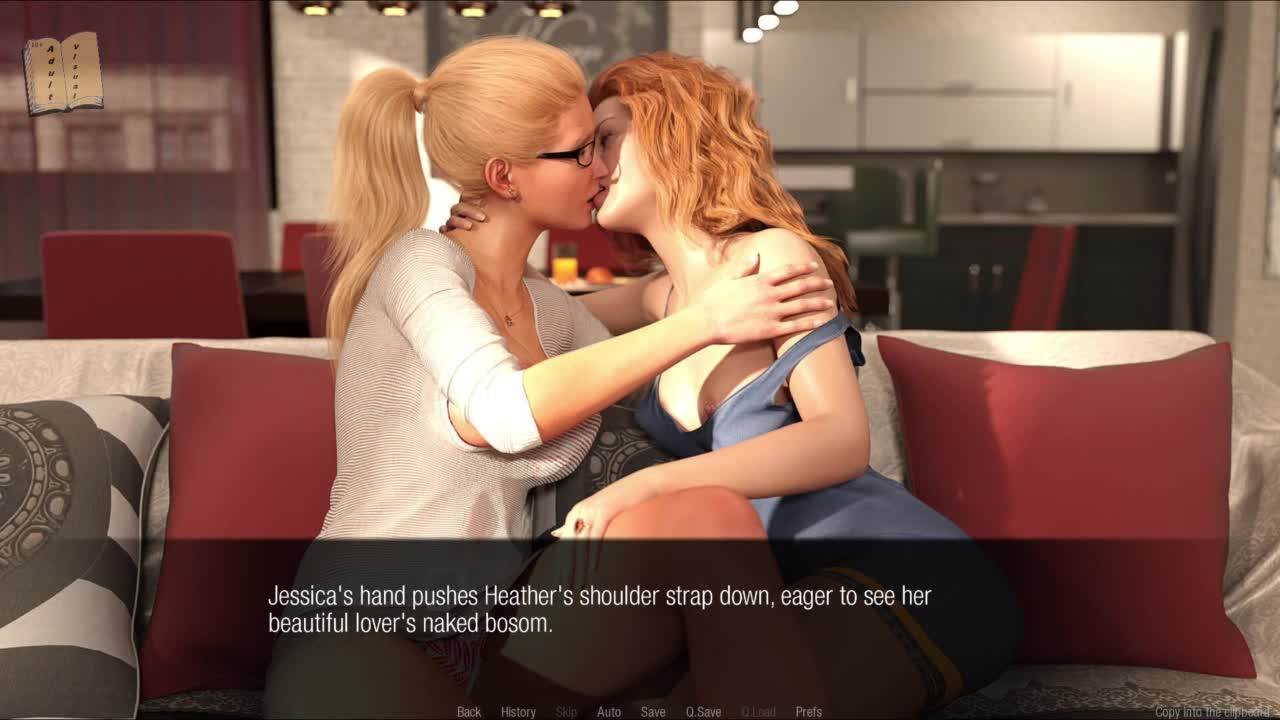Click the Skip dialogue button

point(566,712)
